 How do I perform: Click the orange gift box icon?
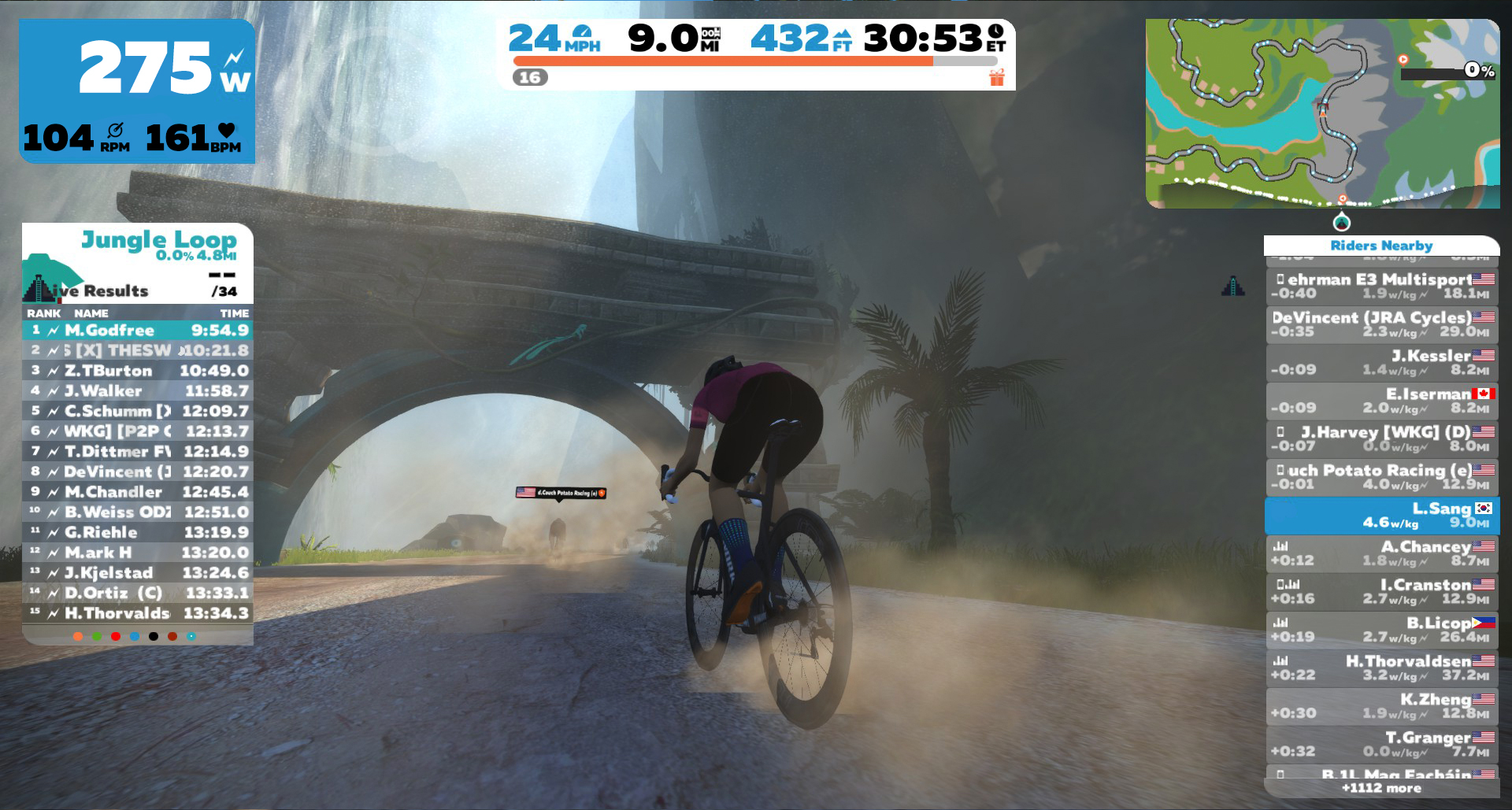pos(997,77)
